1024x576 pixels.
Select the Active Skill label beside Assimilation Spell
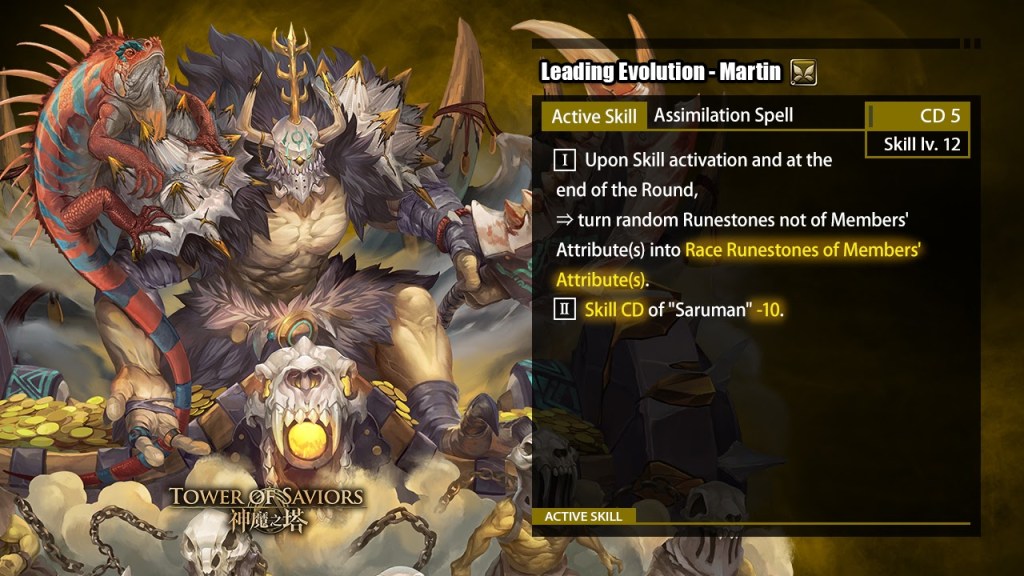[594, 116]
